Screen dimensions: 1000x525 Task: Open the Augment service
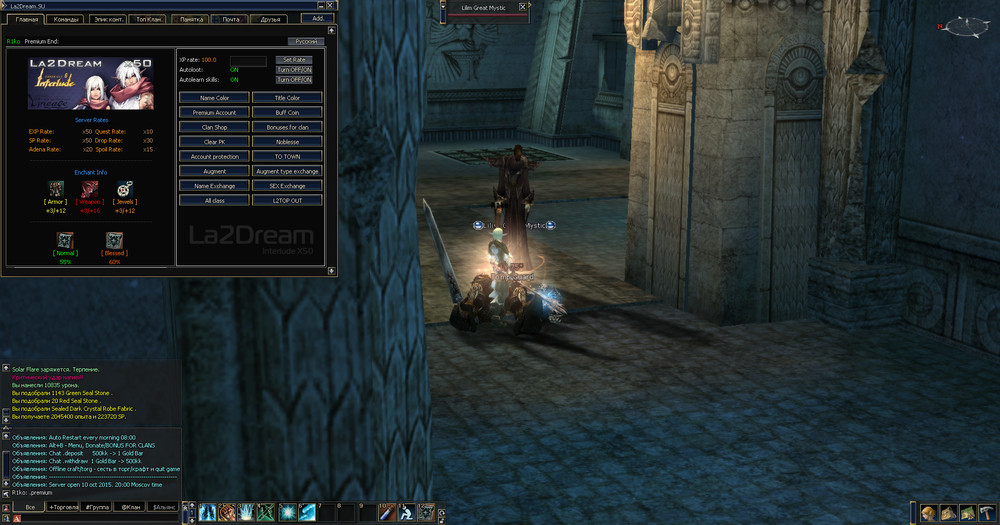[x=214, y=171]
